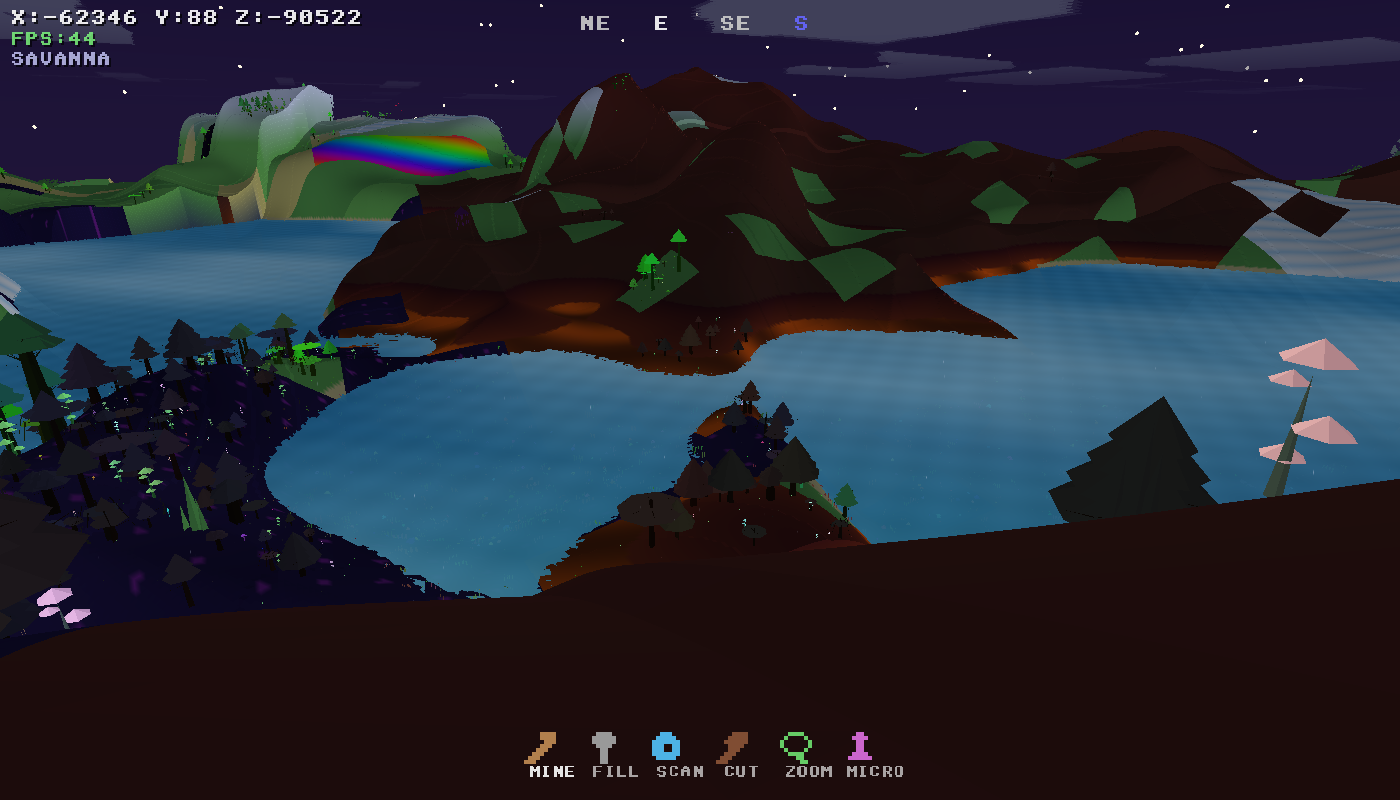Screen dimensions: 1400x800
Task: Click the pickaxe icon above MINE
Action: pos(540,745)
